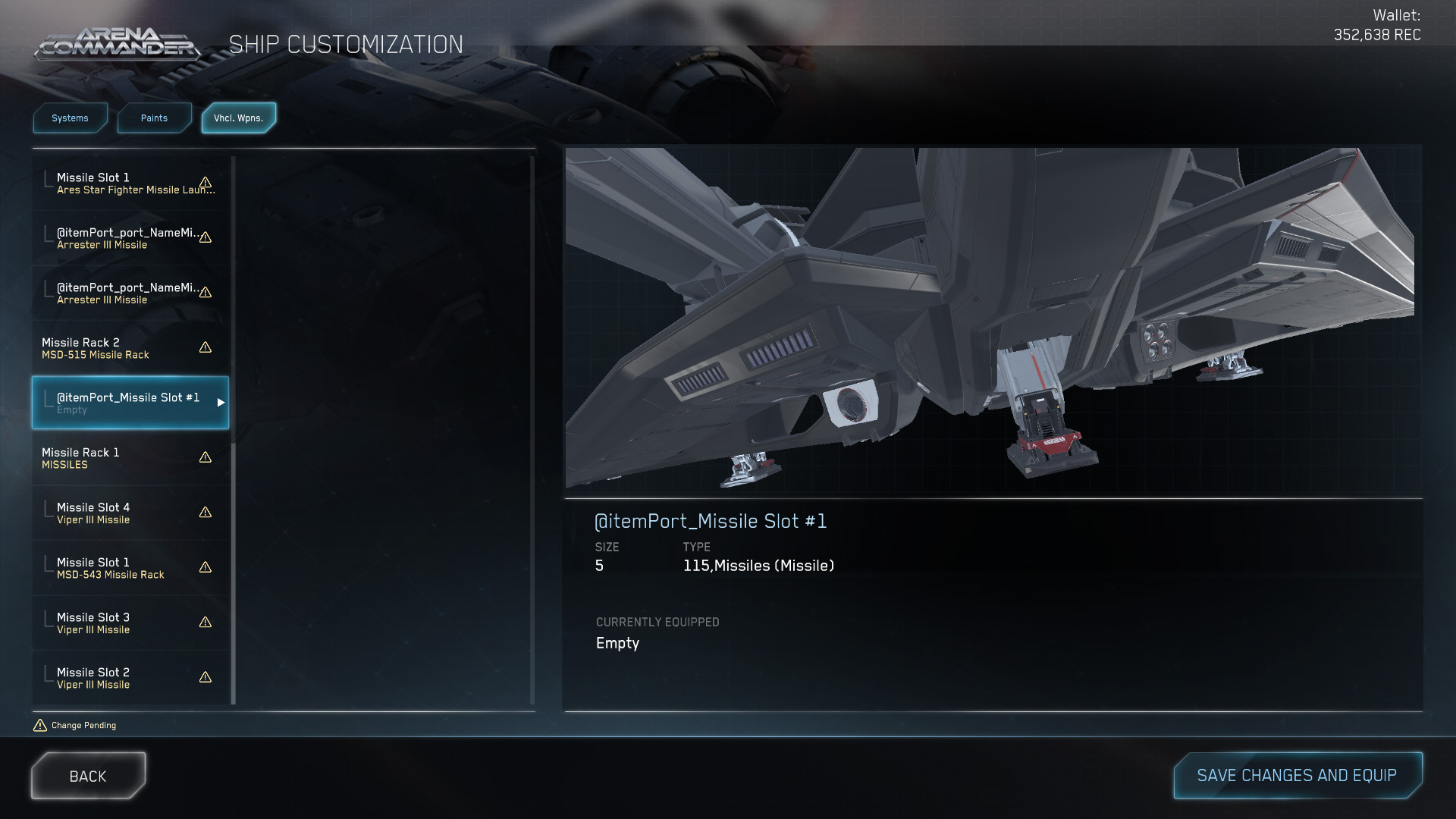Open the Paints tab

pos(154,118)
